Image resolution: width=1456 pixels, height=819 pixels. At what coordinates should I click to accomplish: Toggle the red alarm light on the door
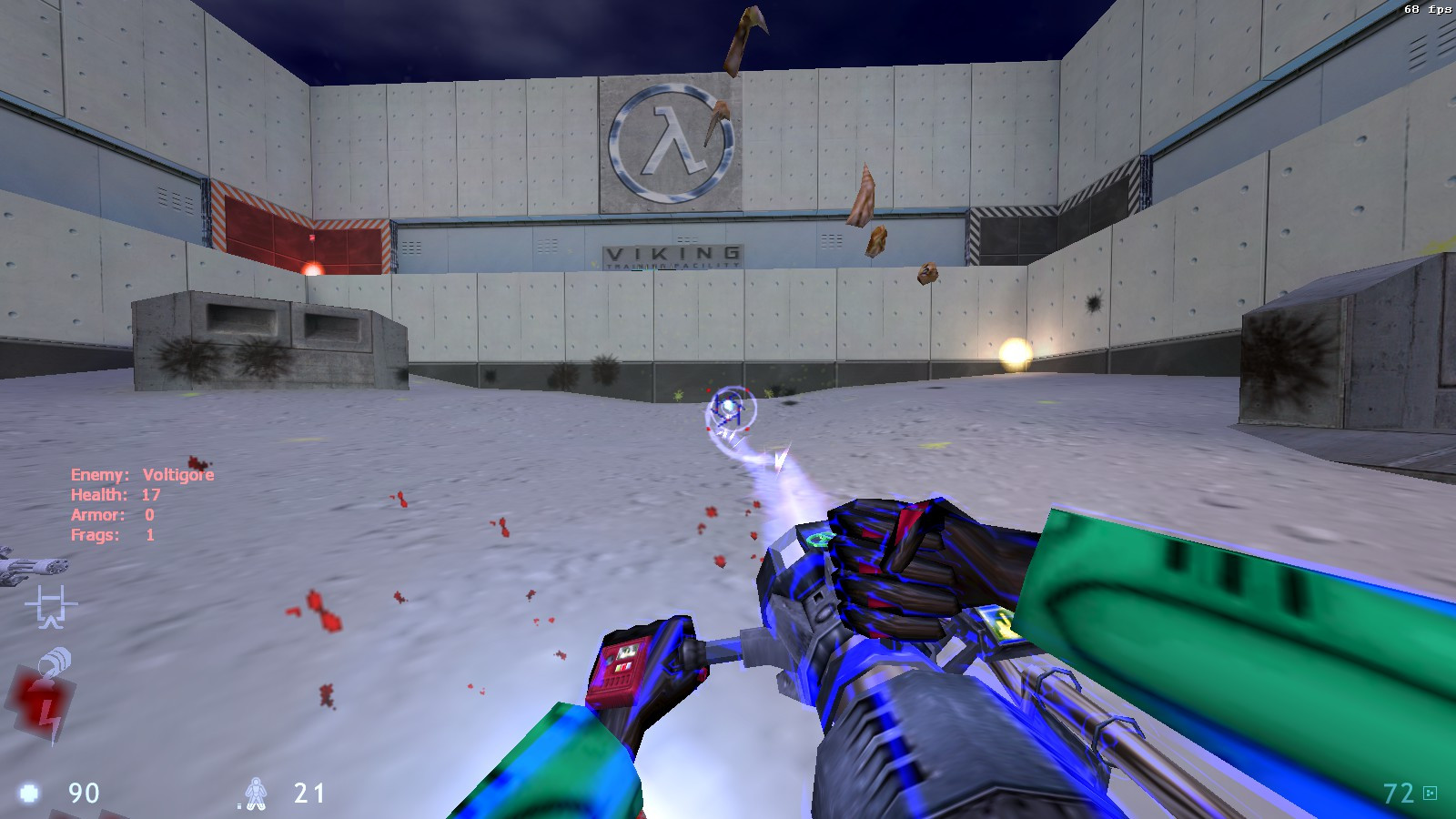click(312, 268)
